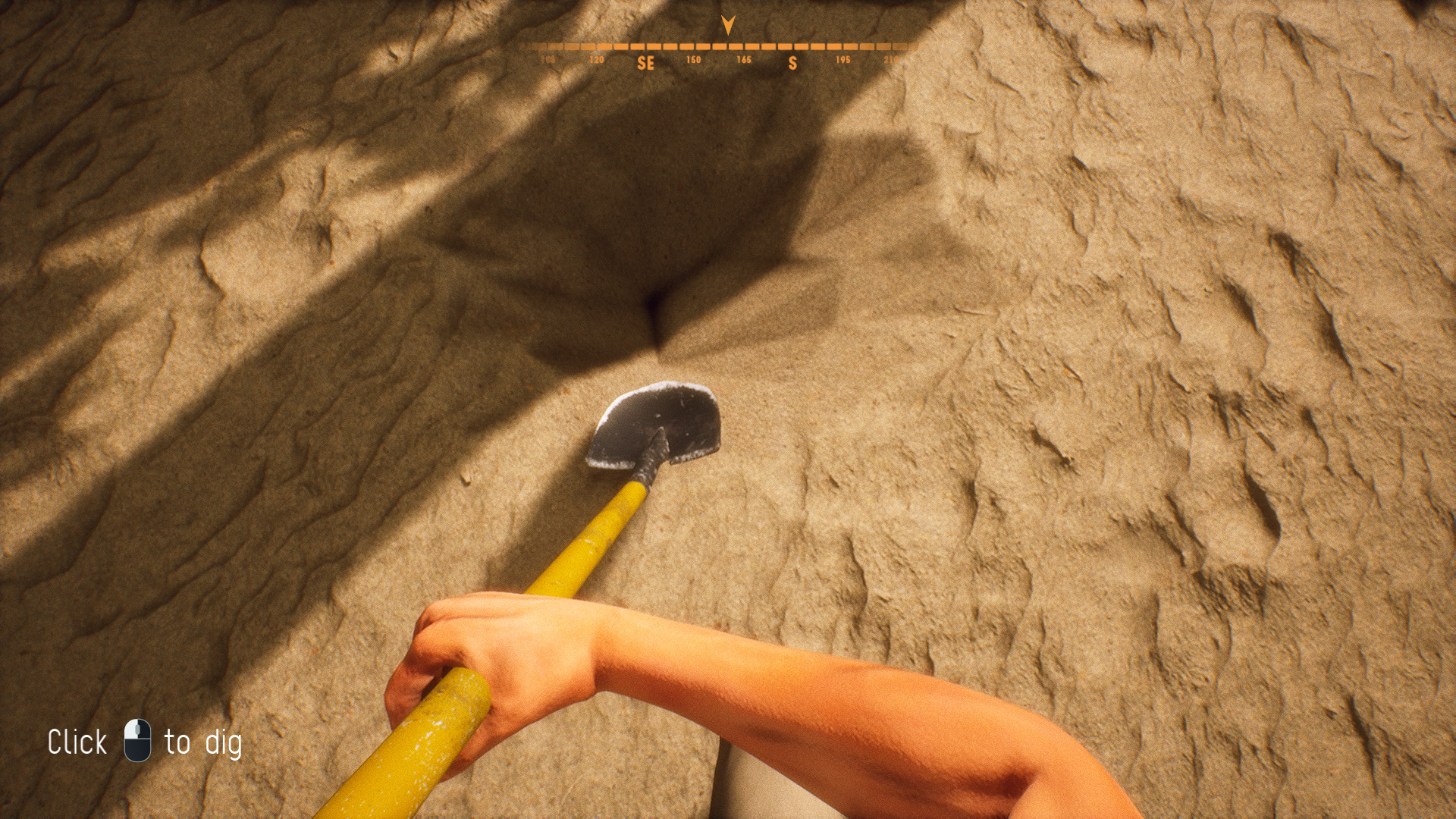Click the SE marker on the compass bar

coord(647,64)
